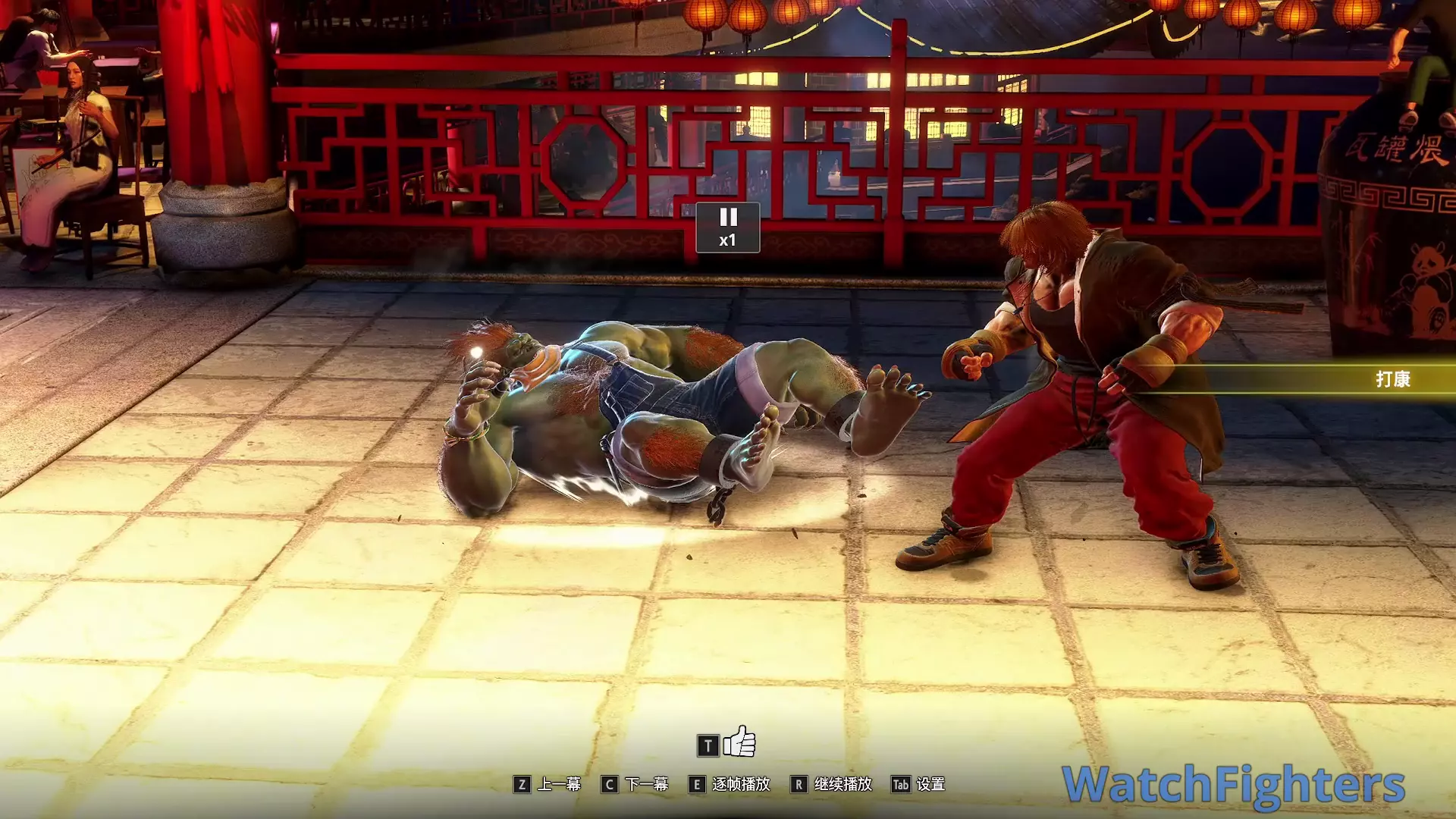Click the 上一幕 previous scene label
The height and width of the screenshot is (819, 1456).
(x=559, y=784)
